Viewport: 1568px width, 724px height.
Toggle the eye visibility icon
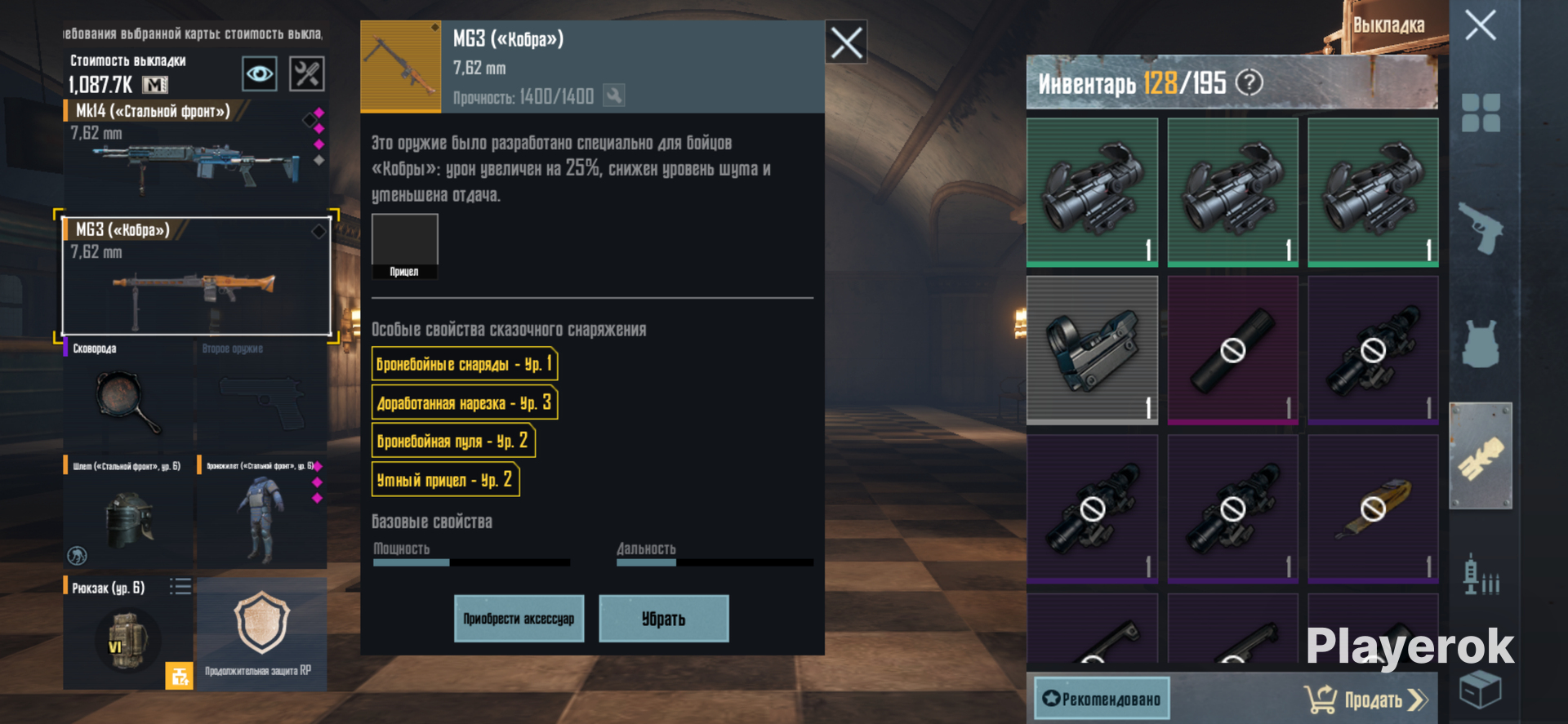point(260,74)
